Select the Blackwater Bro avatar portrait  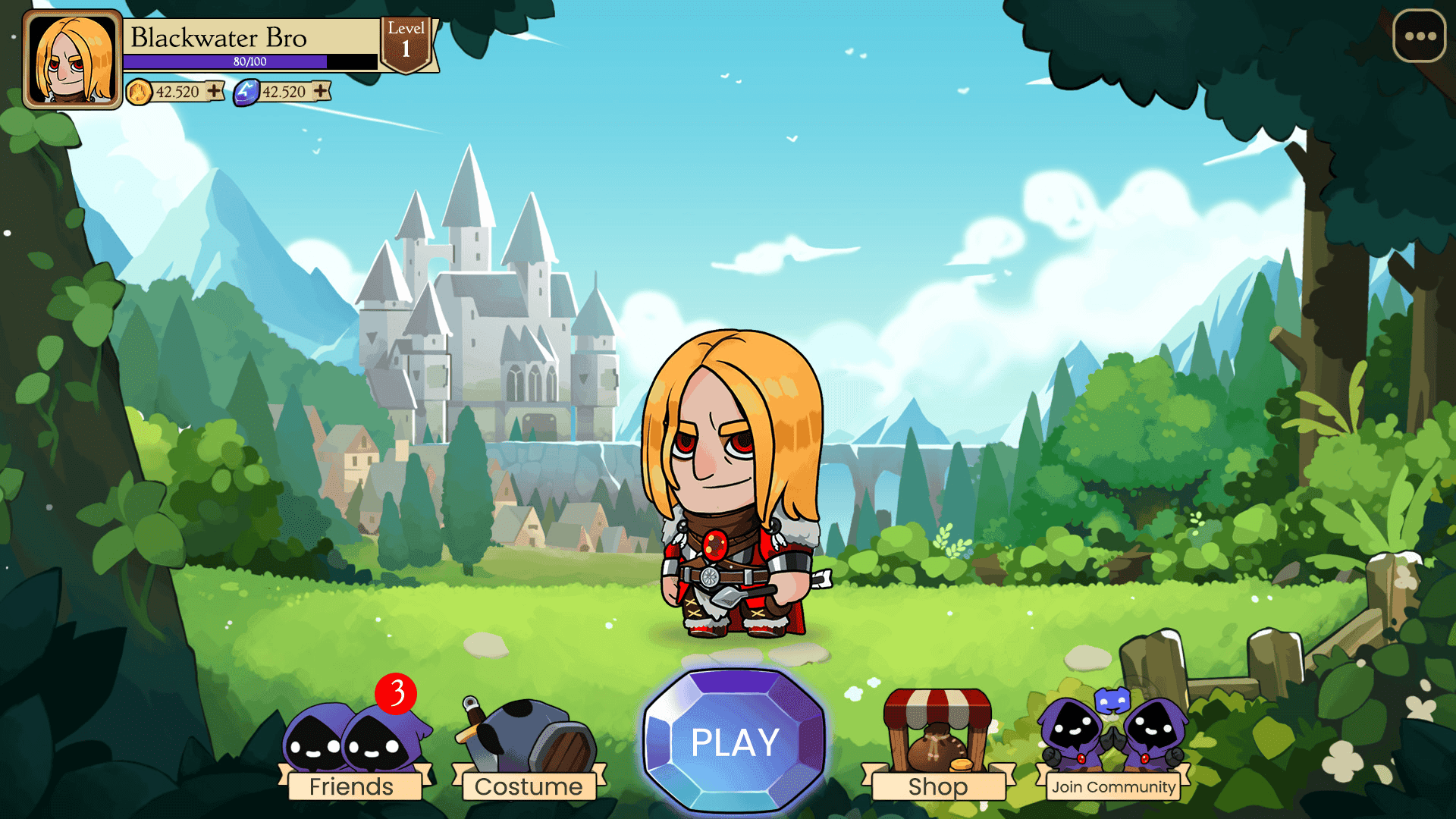72,58
